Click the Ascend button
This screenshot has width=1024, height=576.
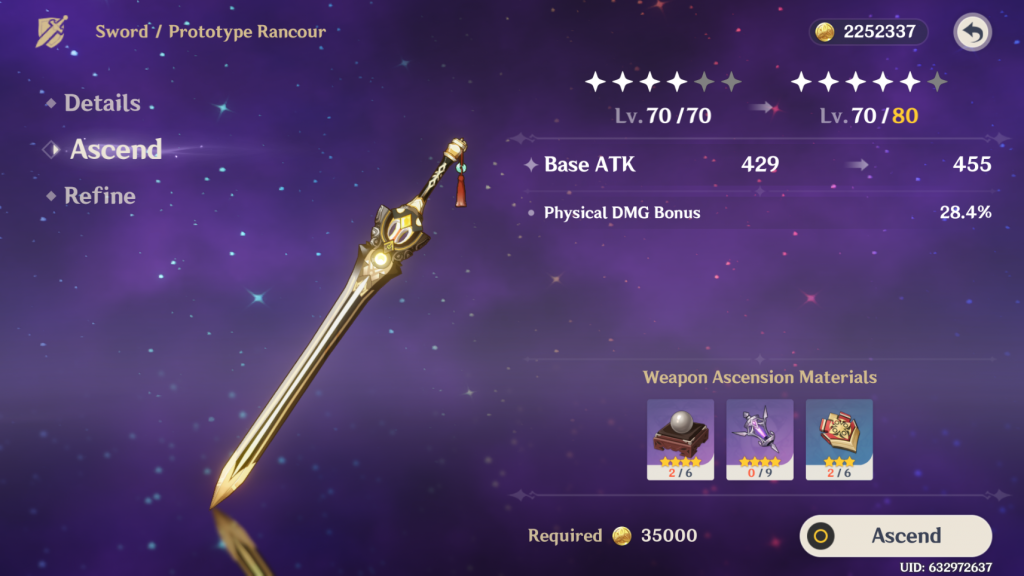tap(895, 536)
